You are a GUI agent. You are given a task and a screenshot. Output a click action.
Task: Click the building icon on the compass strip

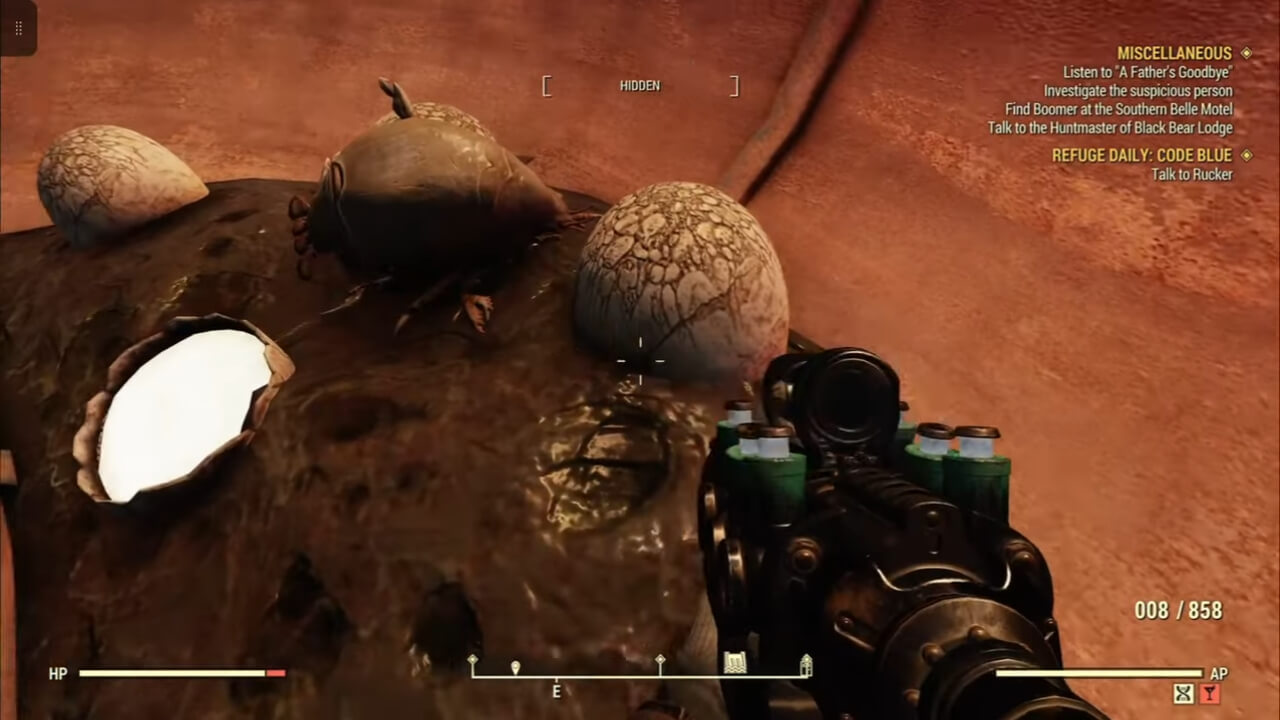tap(735, 661)
